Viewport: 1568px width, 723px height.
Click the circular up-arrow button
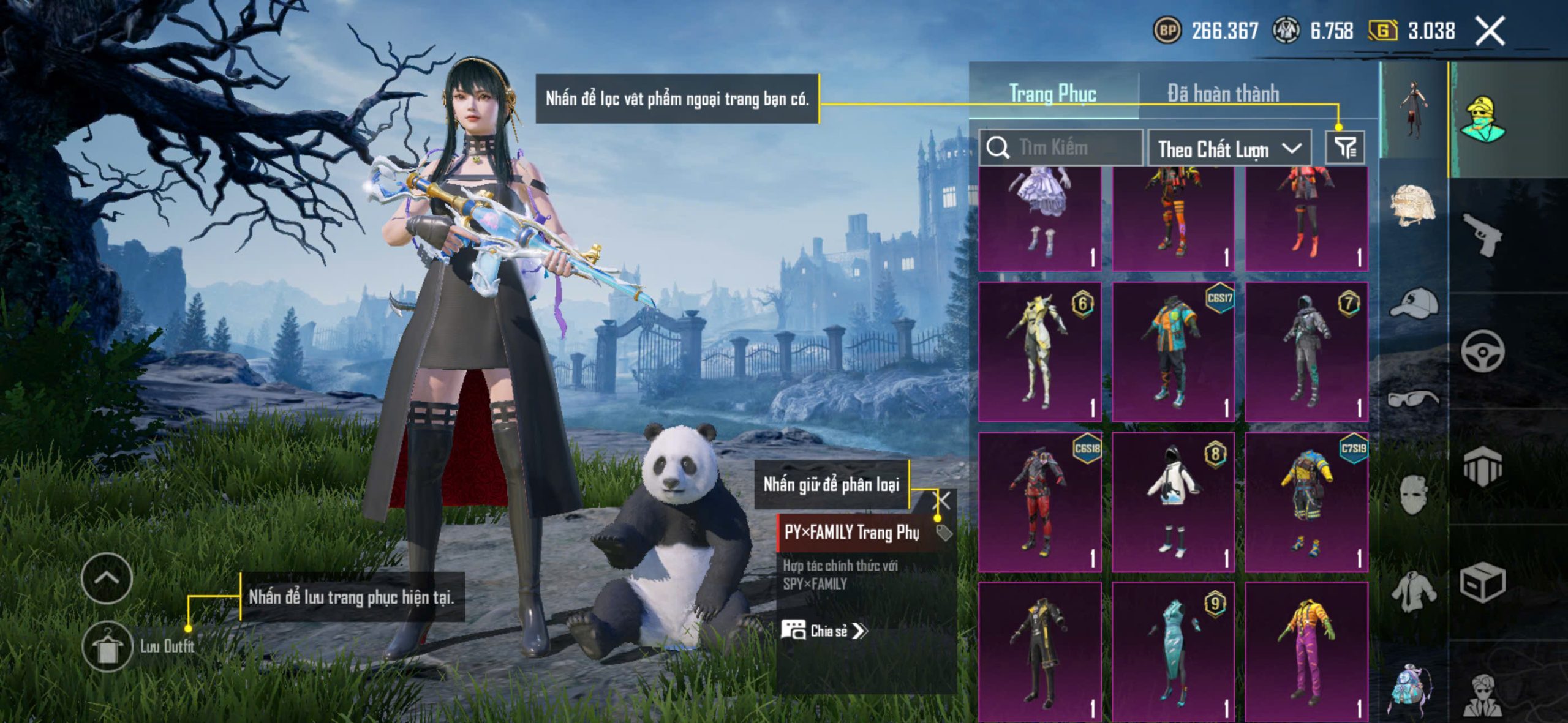tap(107, 578)
